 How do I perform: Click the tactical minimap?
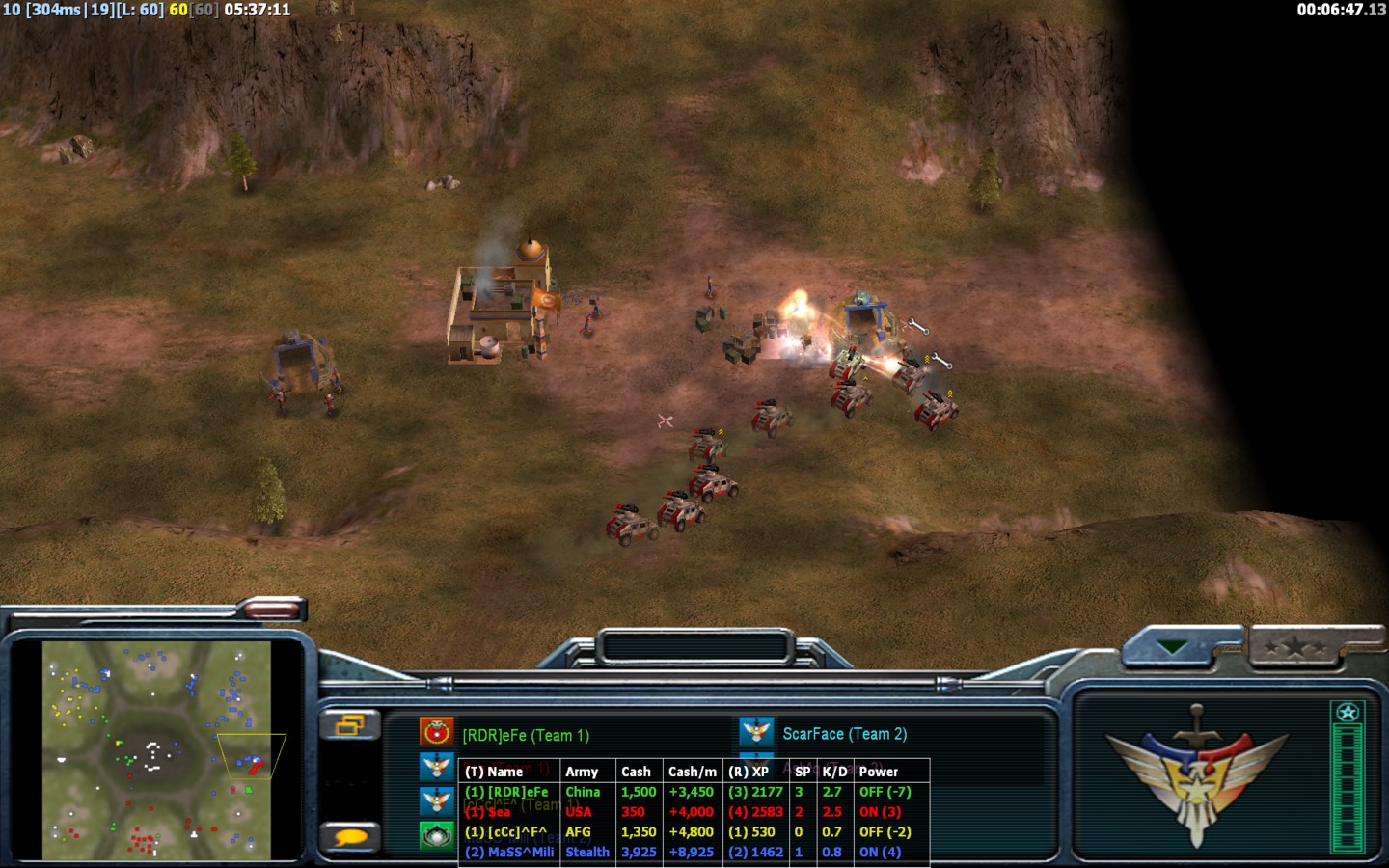pyautogui.click(x=157, y=750)
